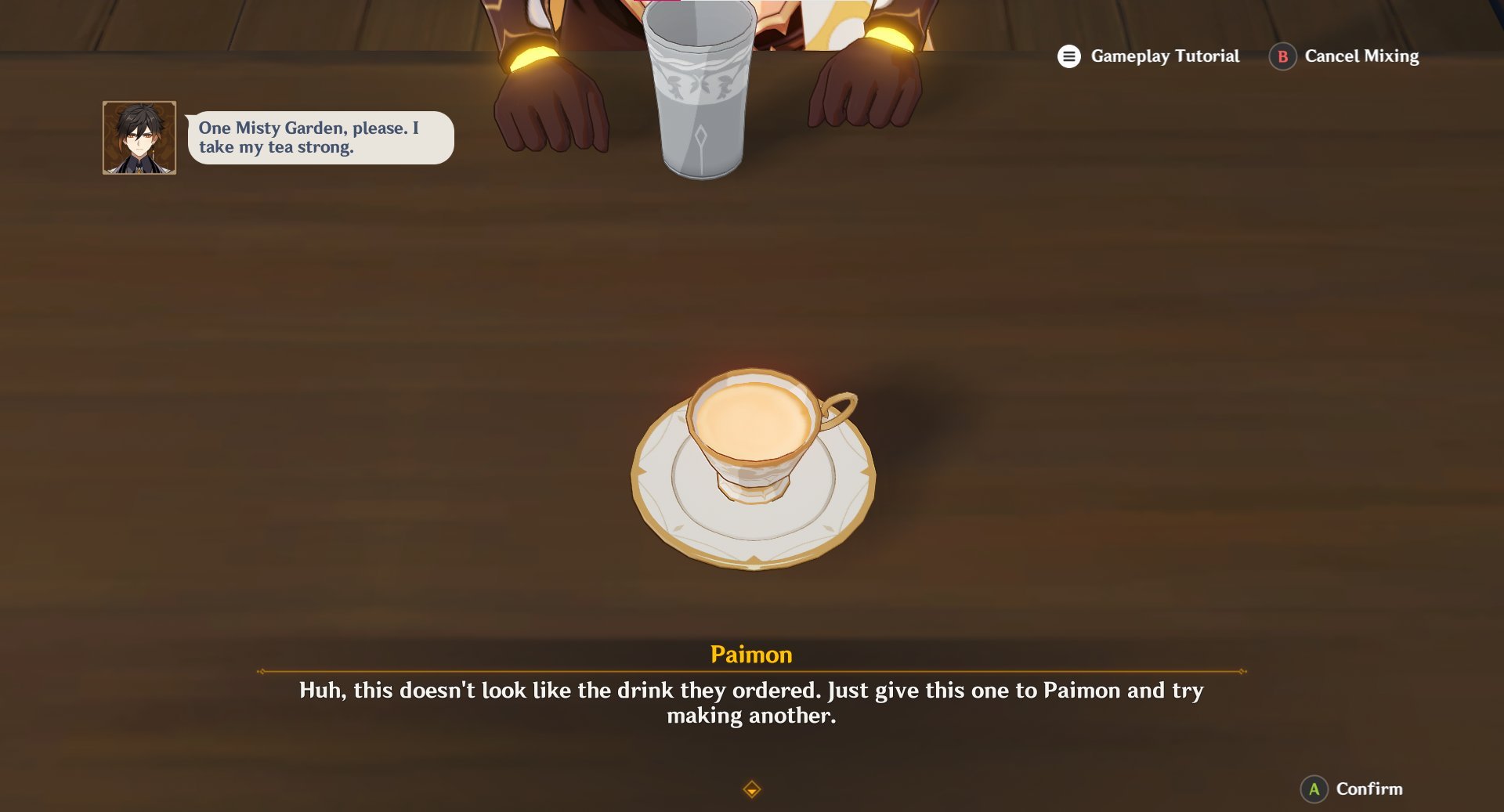Advance Paimon's dialogue with the diamond arrow
Image resolution: width=1504 pixels, height=812 pixels.
click(751, 789)
